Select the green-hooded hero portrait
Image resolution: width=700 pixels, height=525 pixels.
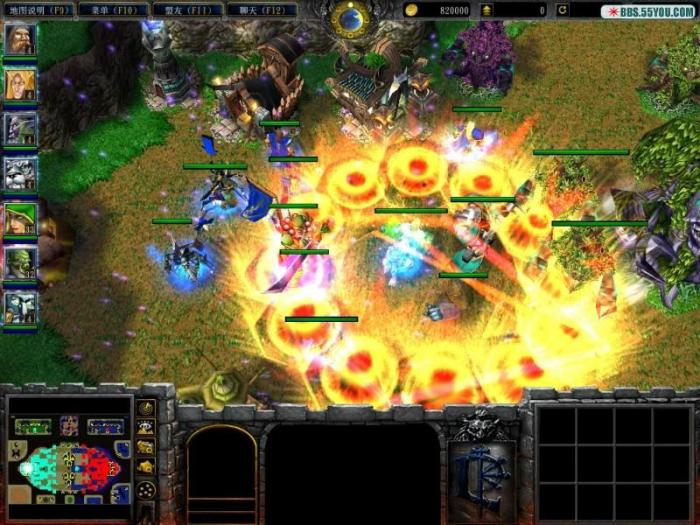tap(20, 219)
